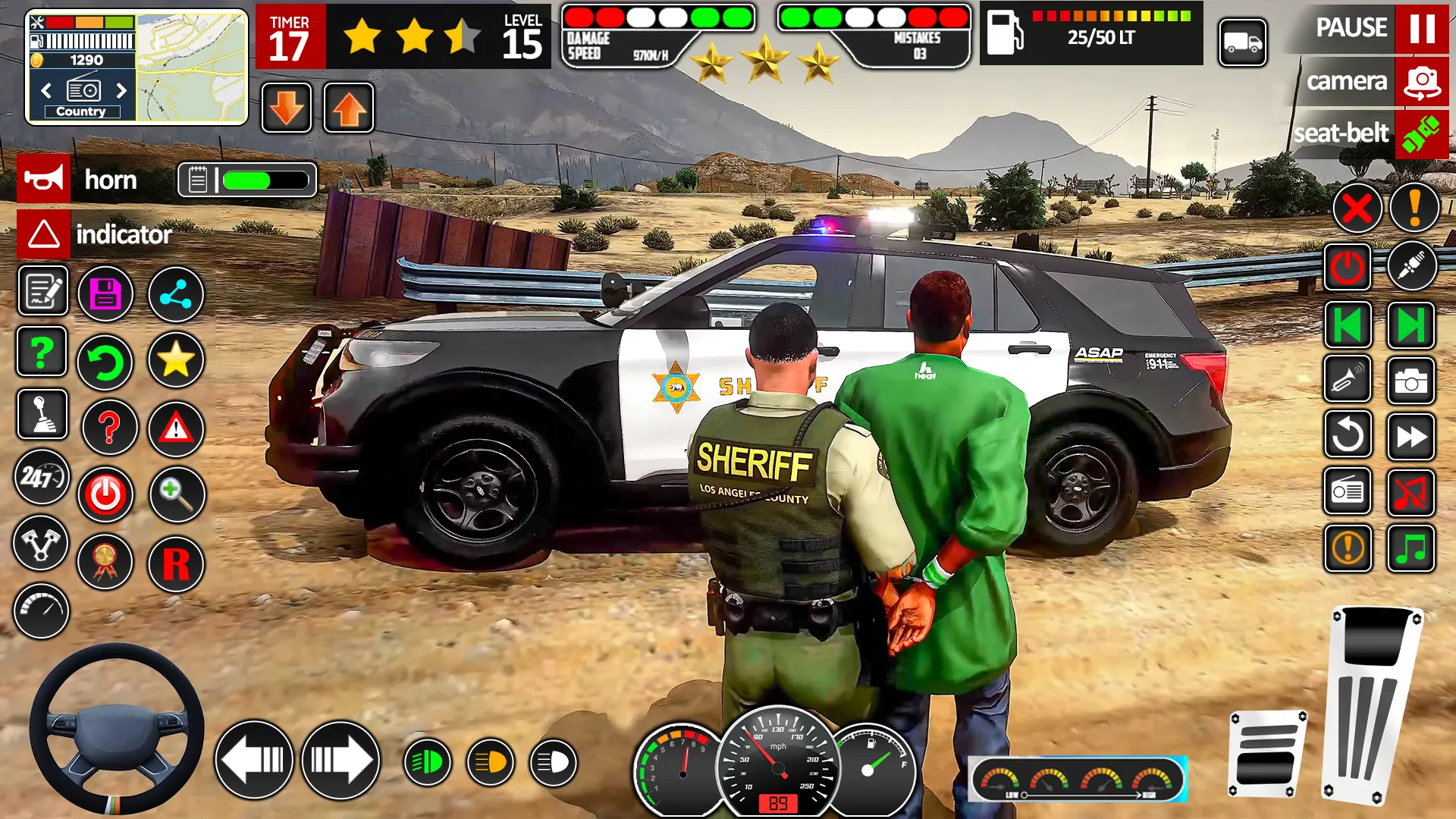1456x819 pixels.
Task: Apply the brake pedal
Action: pos(1266,753)
